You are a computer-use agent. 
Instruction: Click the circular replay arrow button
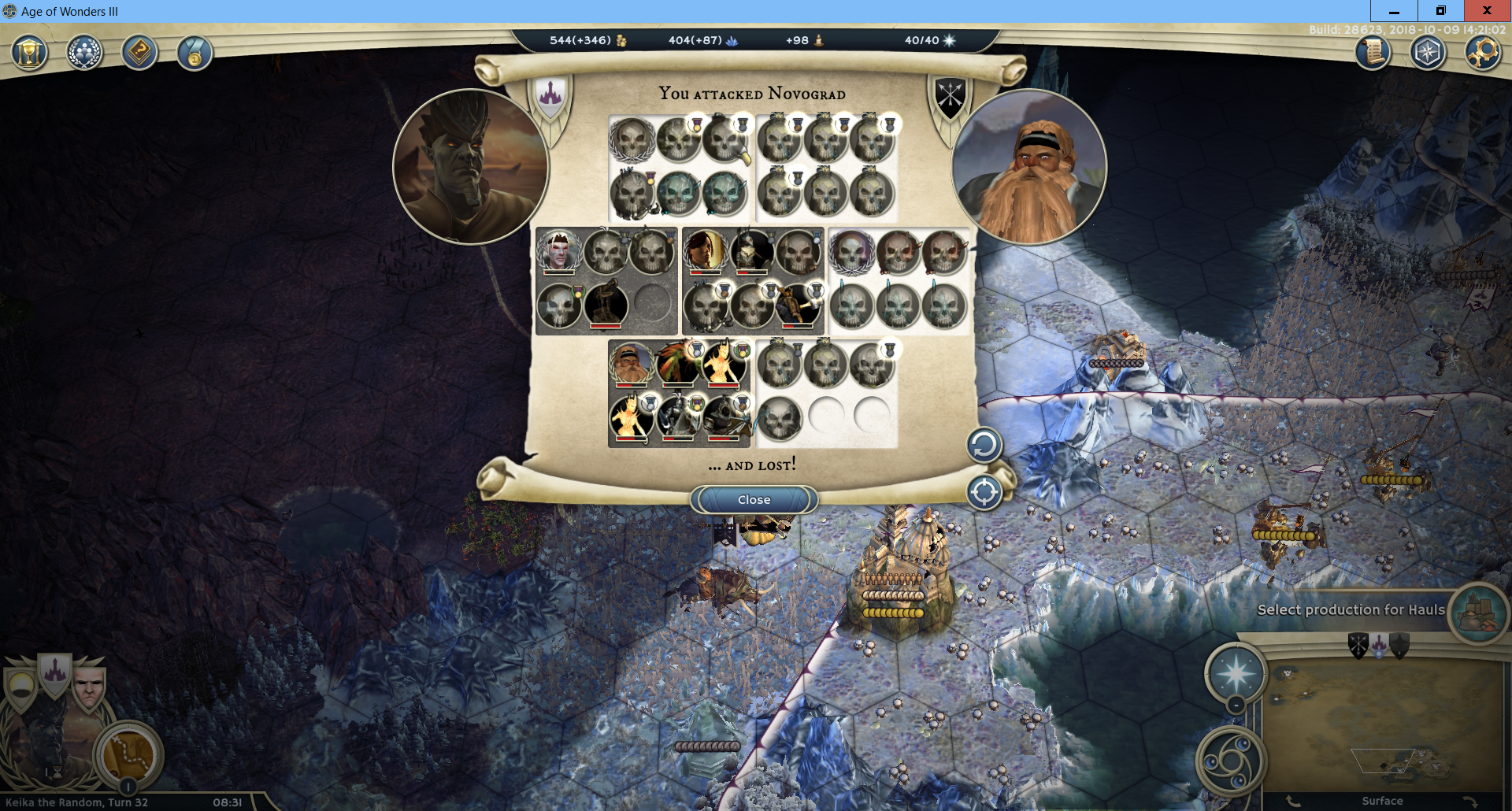pos(984,446)
